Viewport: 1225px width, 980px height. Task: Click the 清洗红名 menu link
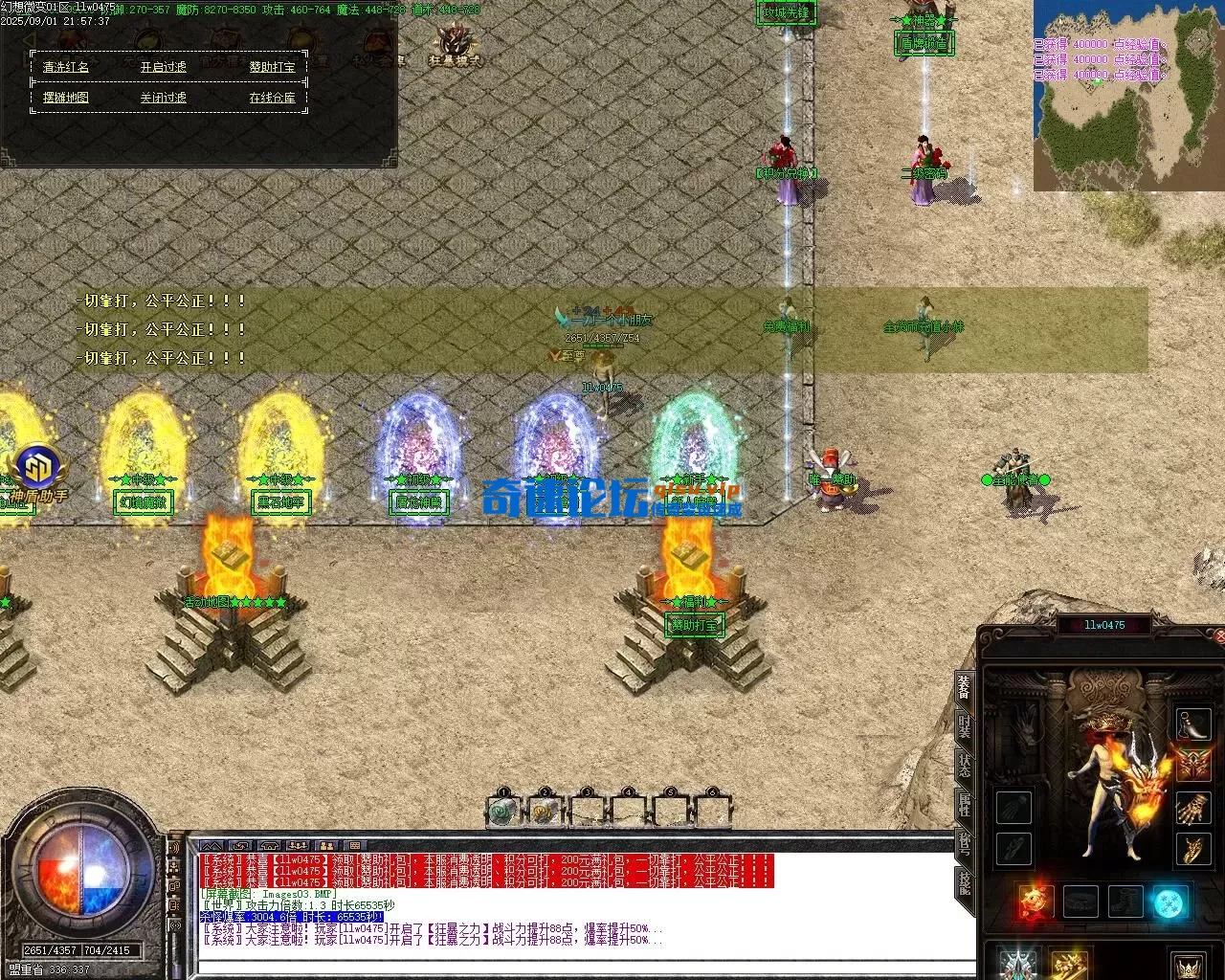pos(66,67)
